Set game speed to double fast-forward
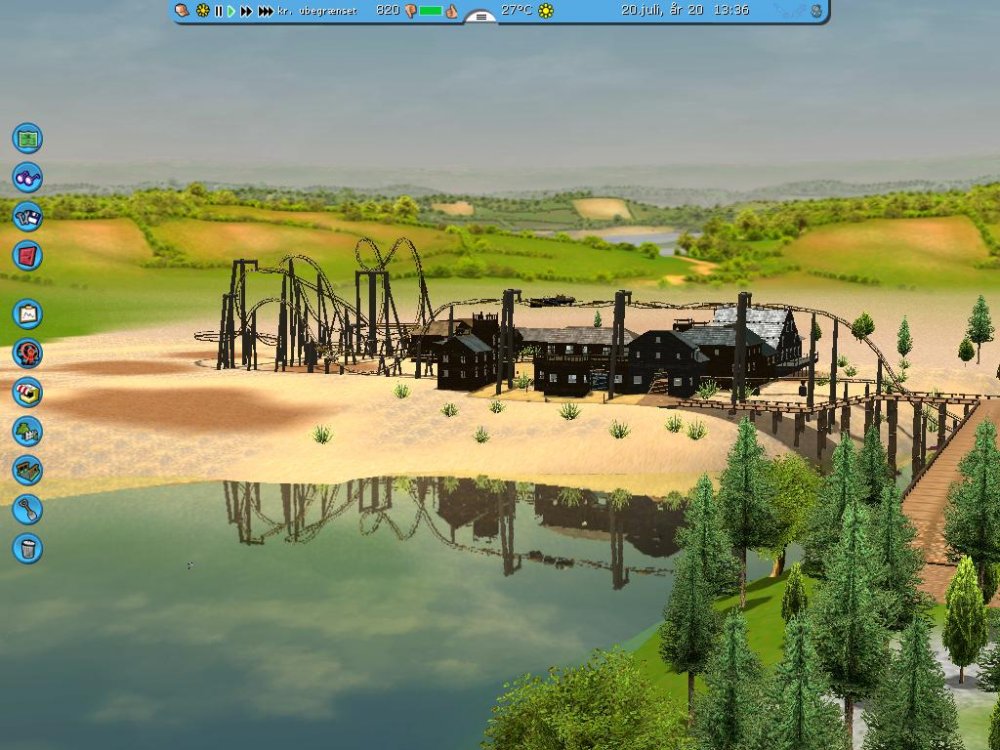This screenshot has height=750, width=1000. 246,11
